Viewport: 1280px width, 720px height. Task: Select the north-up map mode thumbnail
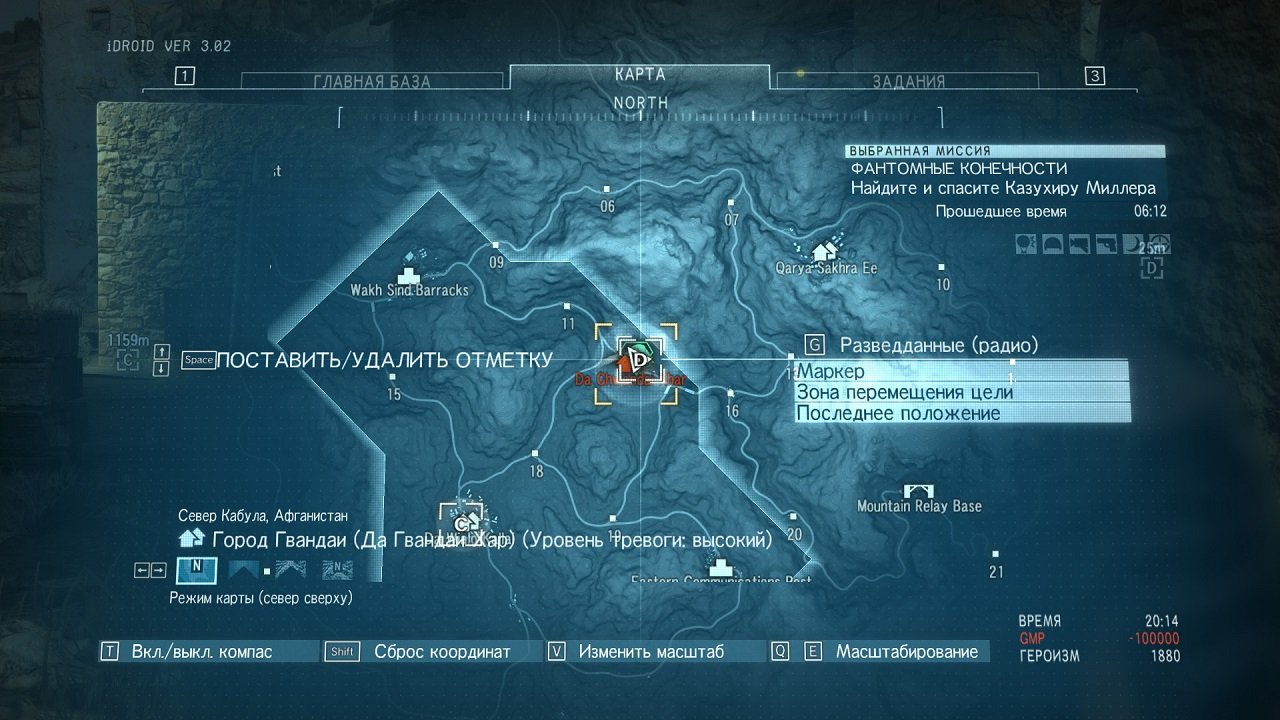point(196,571)
